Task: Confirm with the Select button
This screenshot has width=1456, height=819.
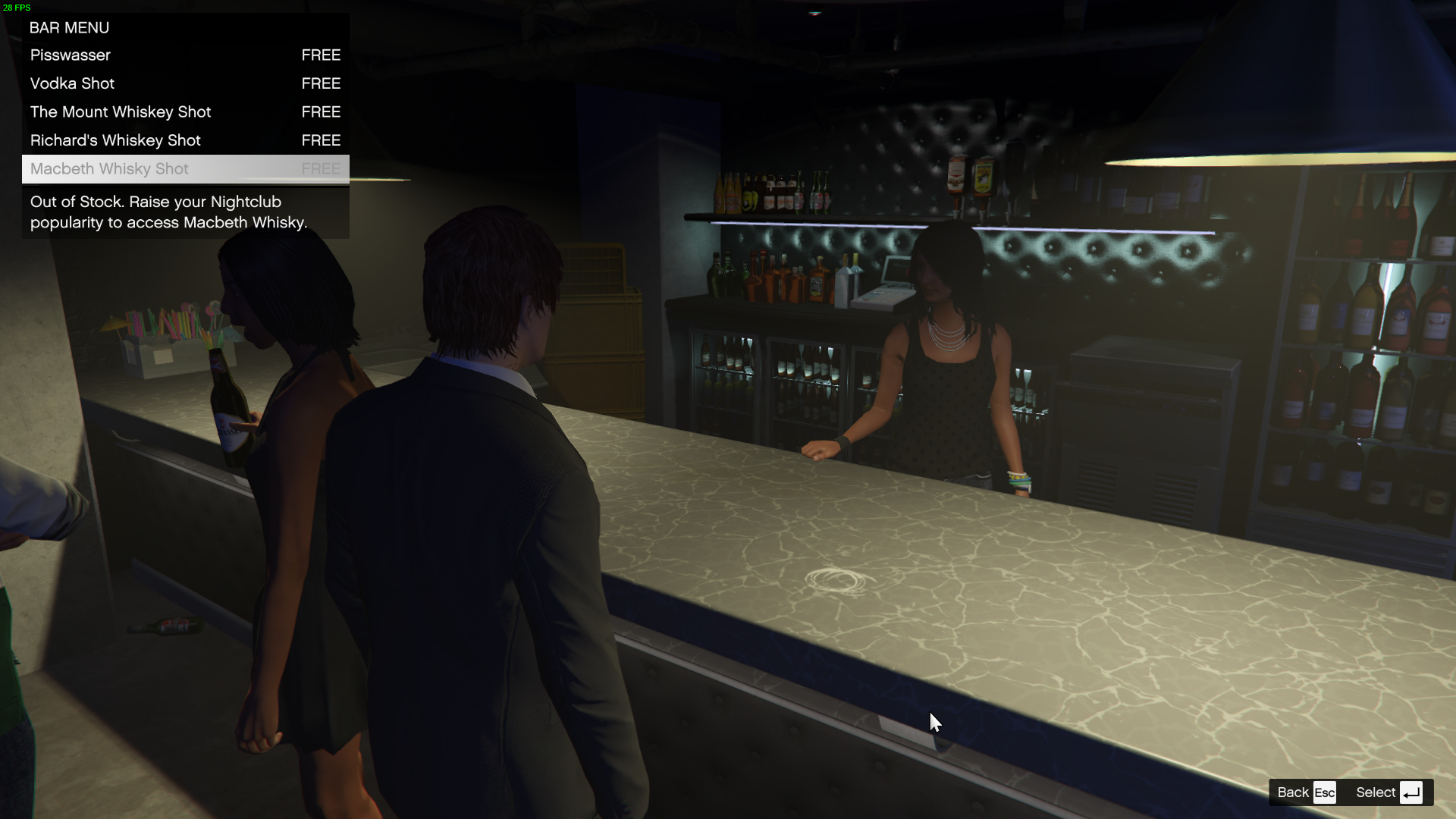Action: pyautogui.click(x=1388, y=792)
